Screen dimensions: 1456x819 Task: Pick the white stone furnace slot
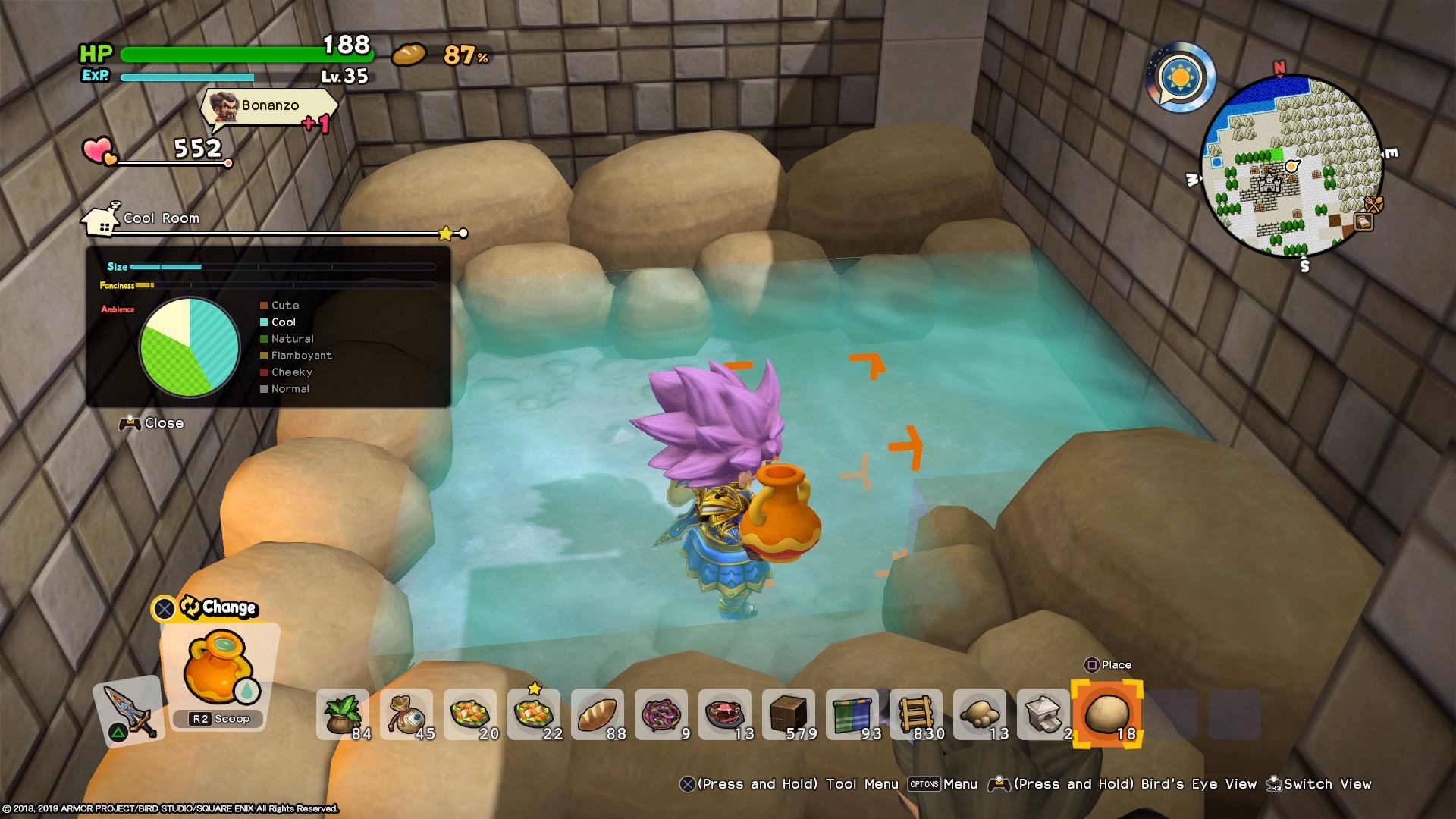[1043, 714]
